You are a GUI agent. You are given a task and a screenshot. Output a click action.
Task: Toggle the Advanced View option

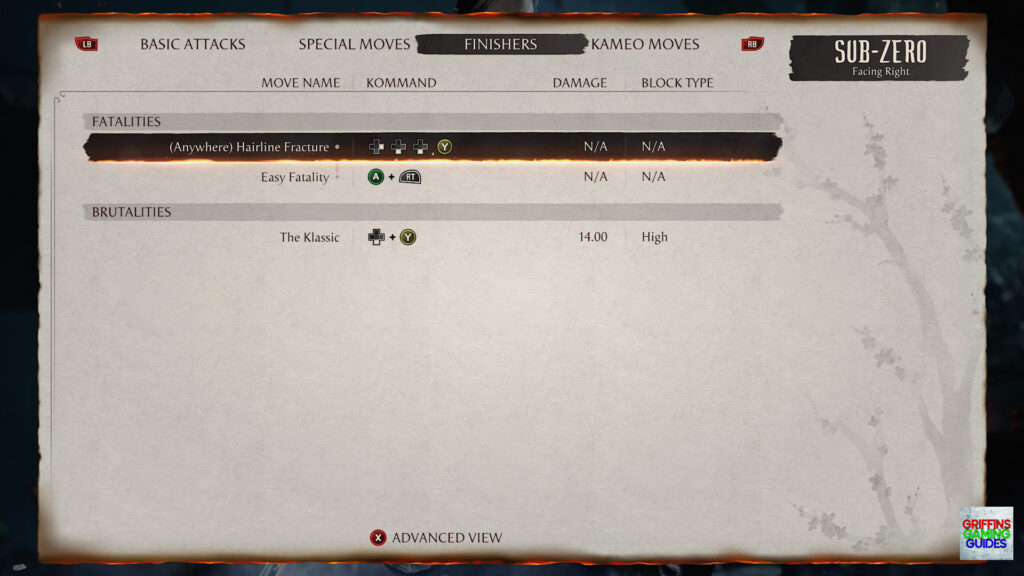(x=436, y=538)
